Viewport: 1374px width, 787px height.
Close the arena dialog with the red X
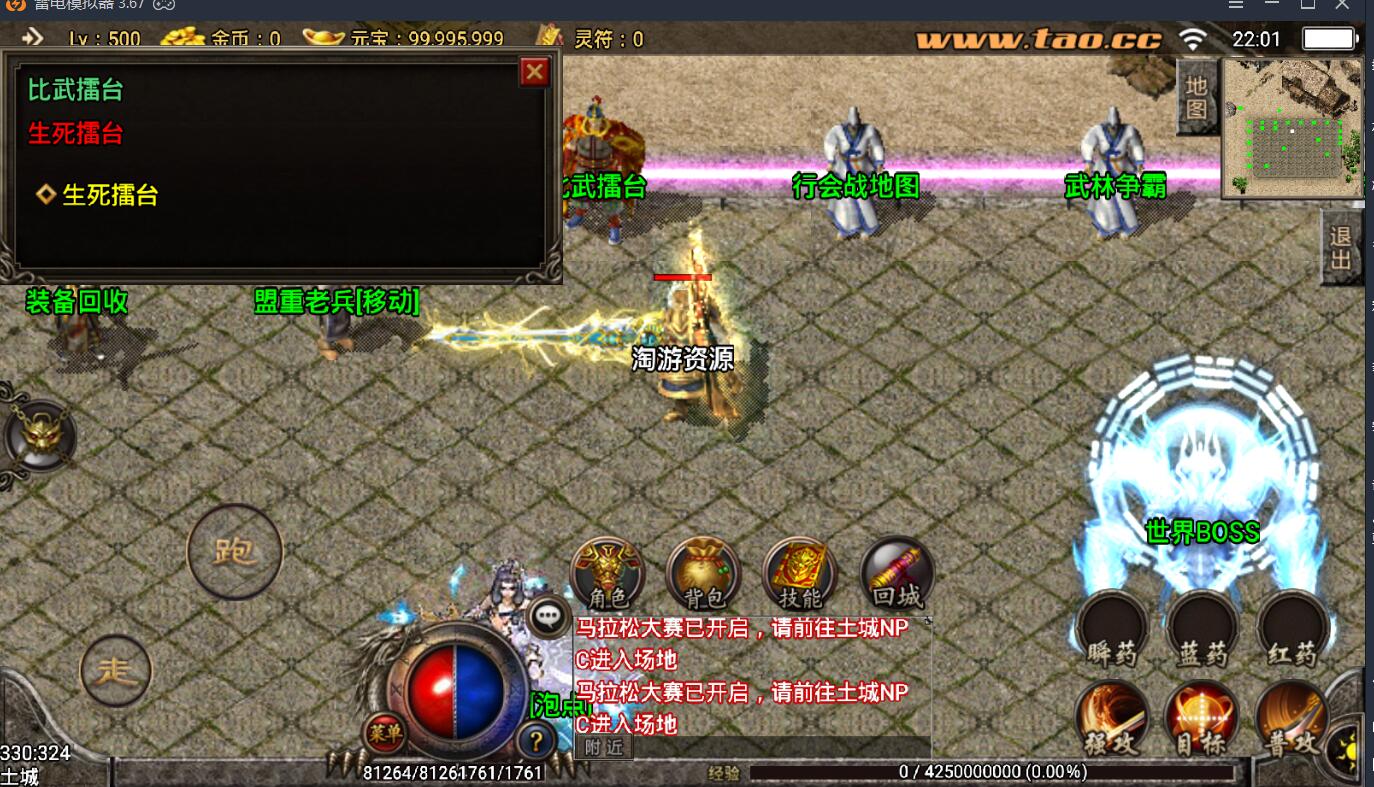tap(535, 72)
